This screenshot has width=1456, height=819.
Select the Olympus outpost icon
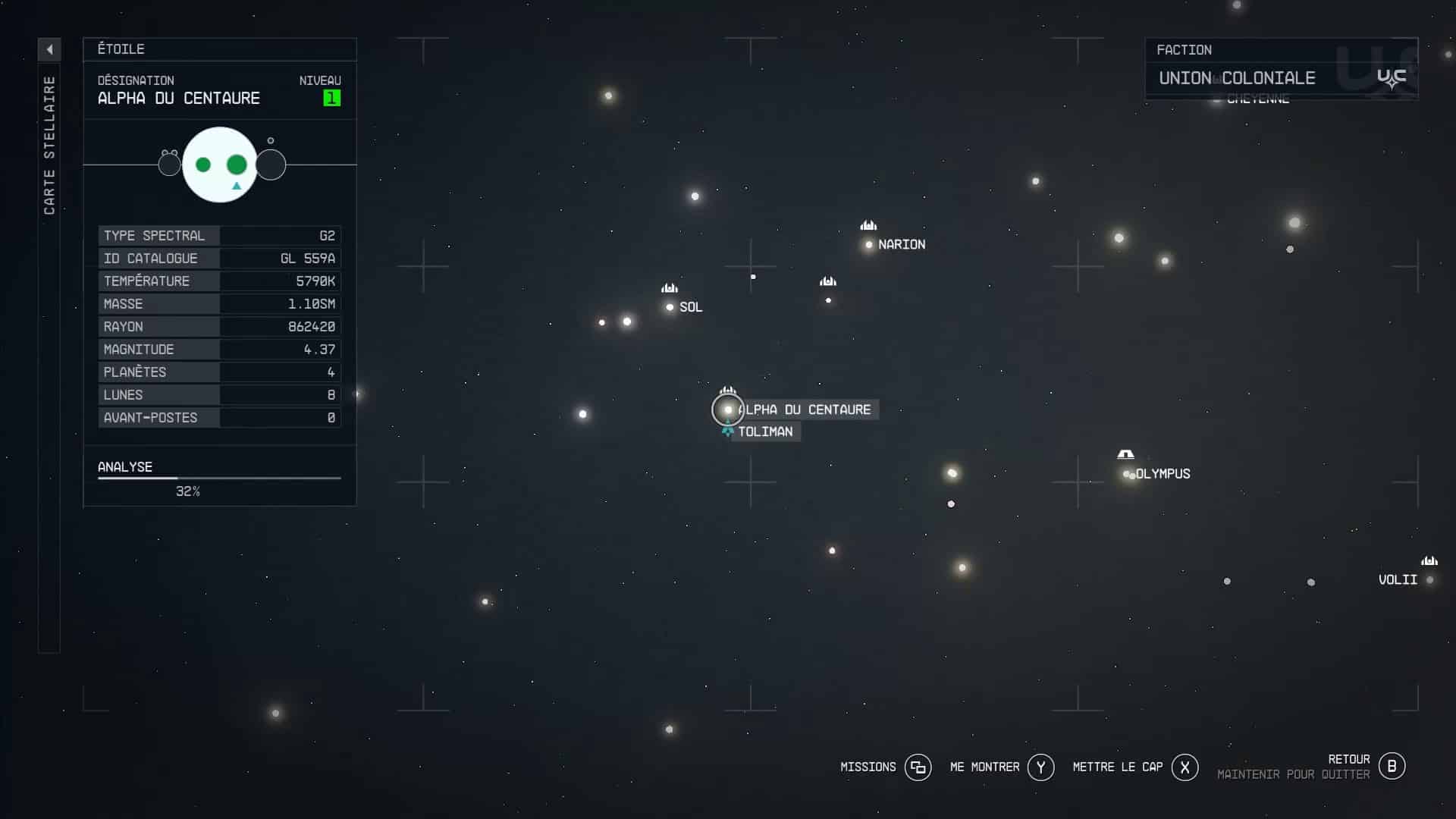(x=1126, y=454)
